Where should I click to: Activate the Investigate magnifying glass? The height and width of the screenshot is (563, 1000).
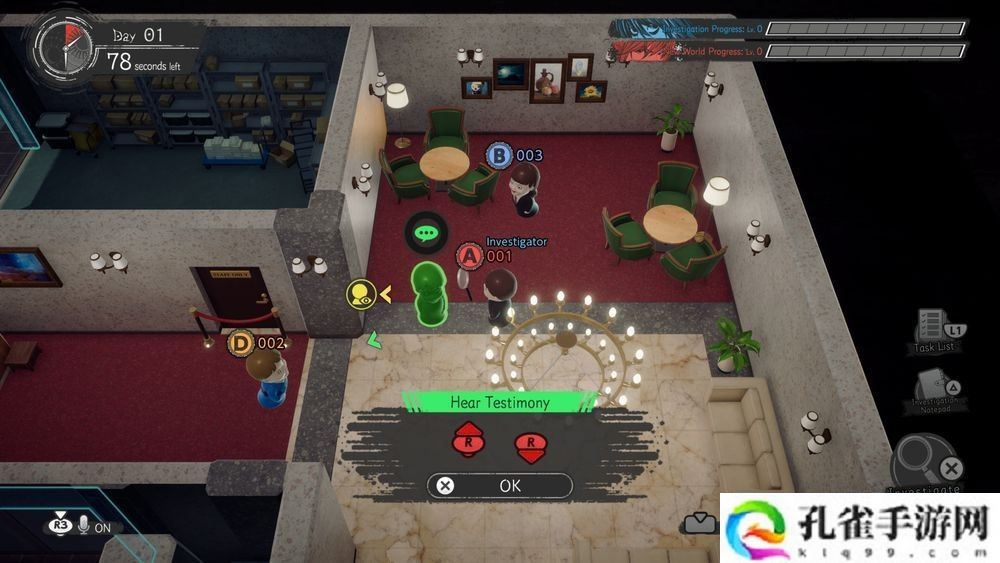point(924,463)
